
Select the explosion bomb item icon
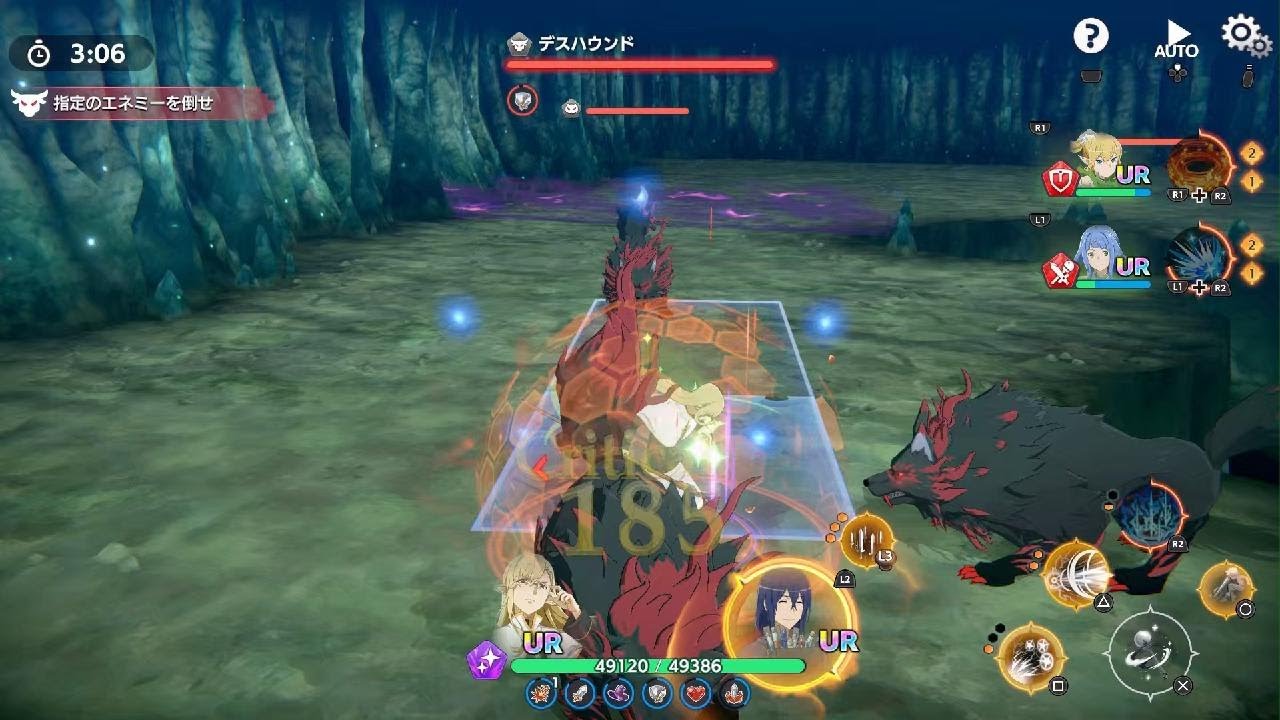[x=540, y=692]
